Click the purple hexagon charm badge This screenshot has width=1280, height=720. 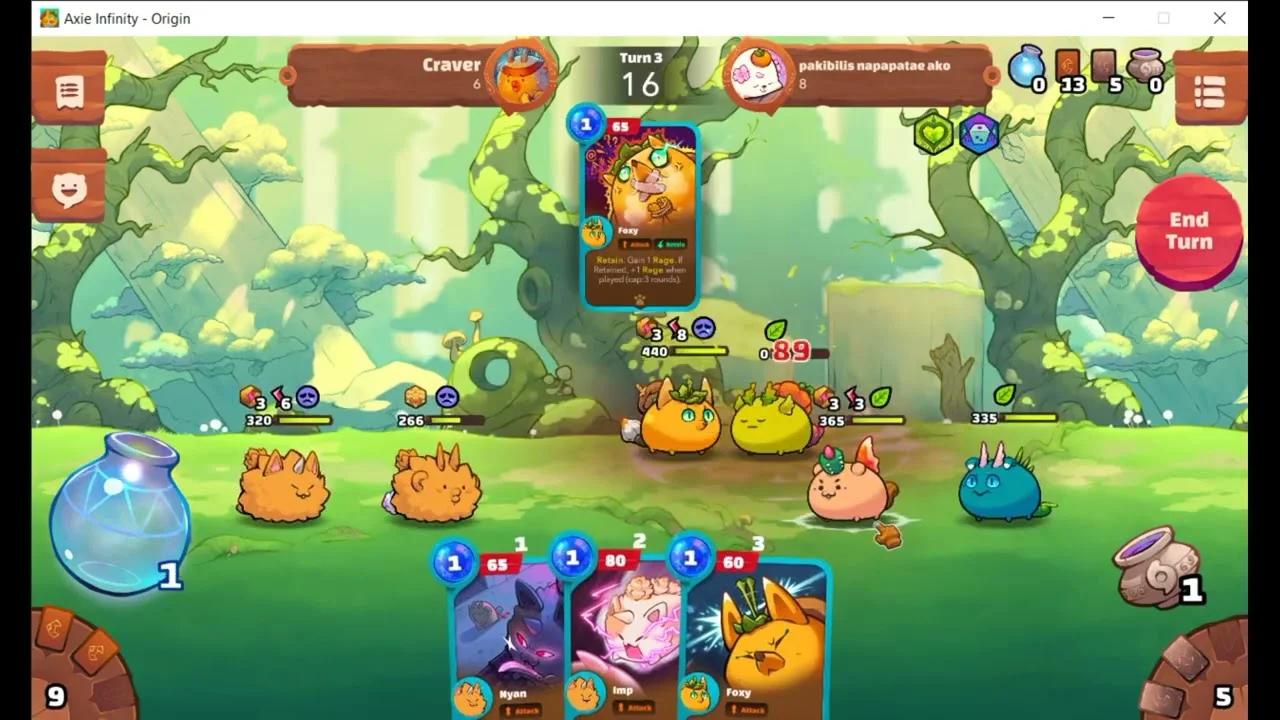tap(978, 133)
